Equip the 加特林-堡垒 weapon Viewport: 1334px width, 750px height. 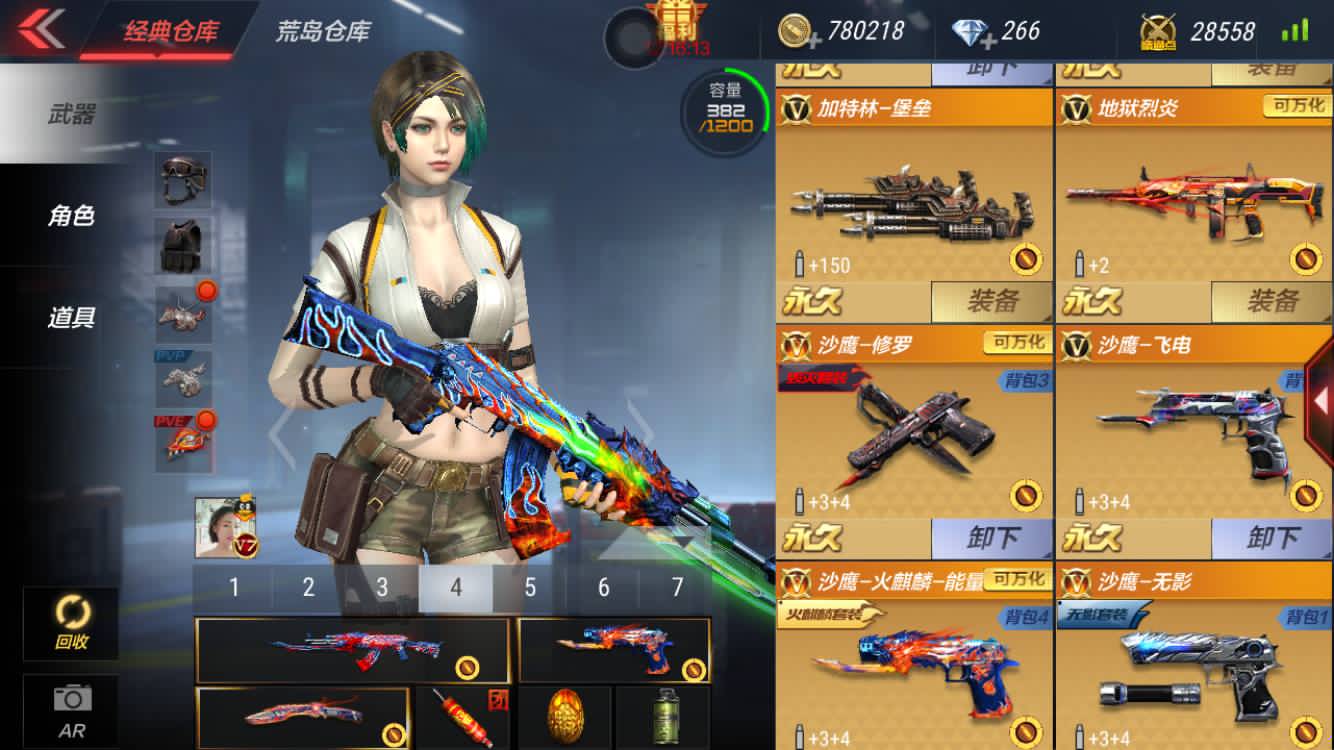[x=991, y=301]
